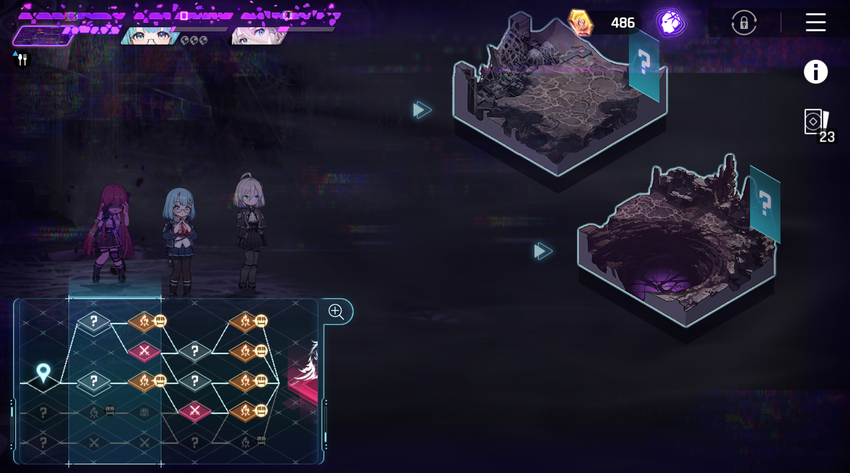Zoom in on the route map
850x473 pixels.
pyautogui.click(x=336, y=312)
